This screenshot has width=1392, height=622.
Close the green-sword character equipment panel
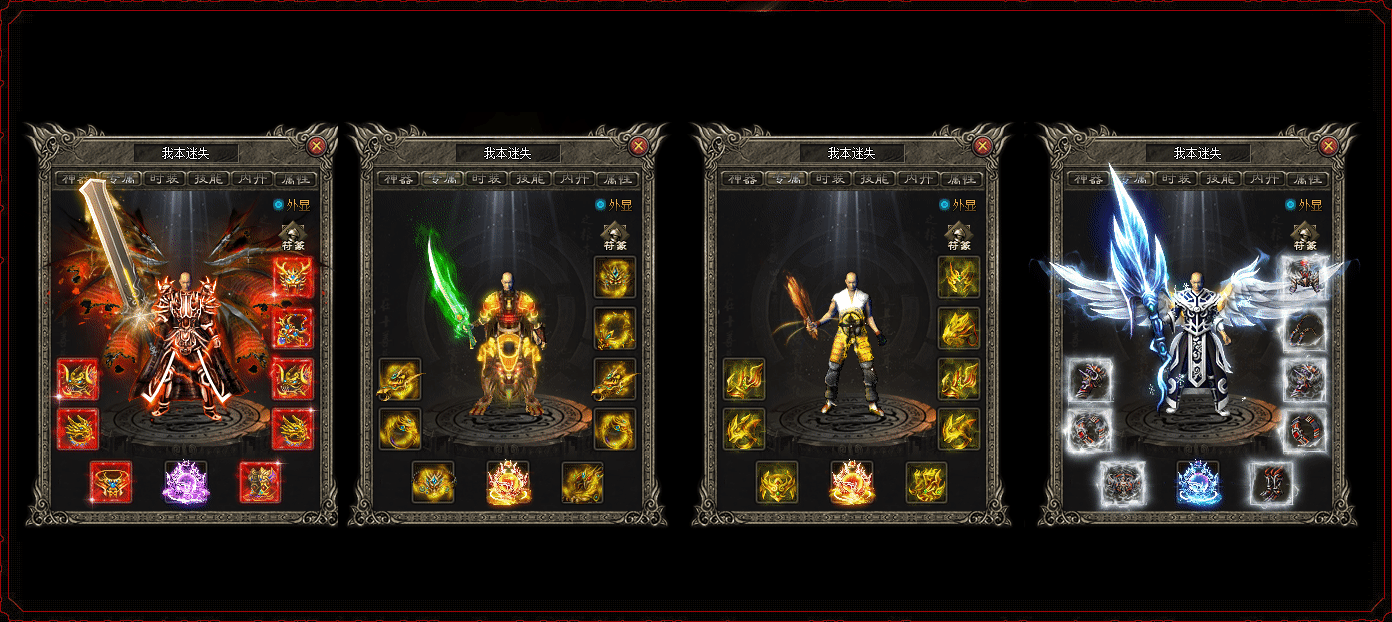coord(639,146)
